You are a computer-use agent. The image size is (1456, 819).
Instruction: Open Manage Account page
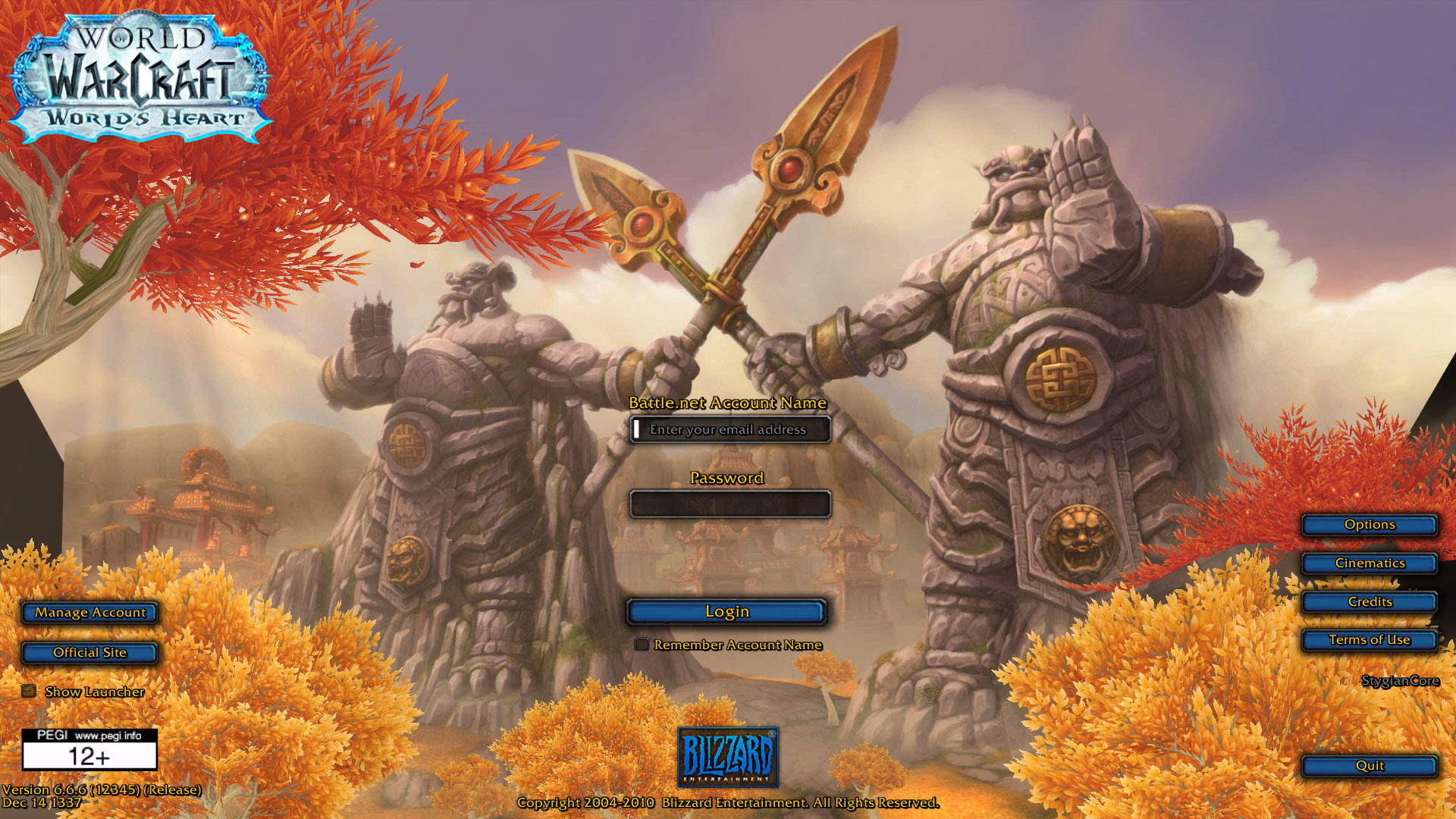[x=89, y=613]
